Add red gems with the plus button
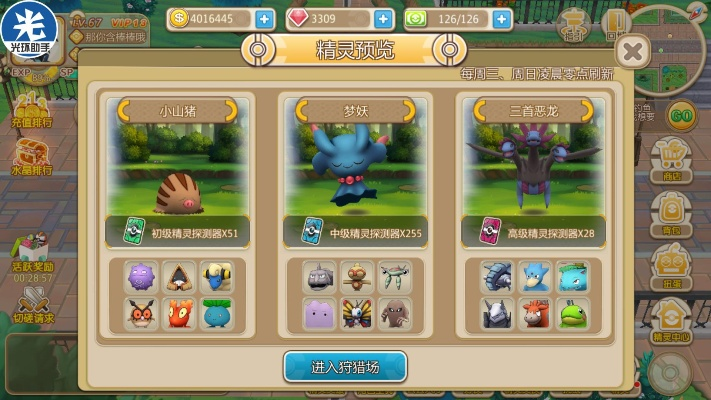 383,19
